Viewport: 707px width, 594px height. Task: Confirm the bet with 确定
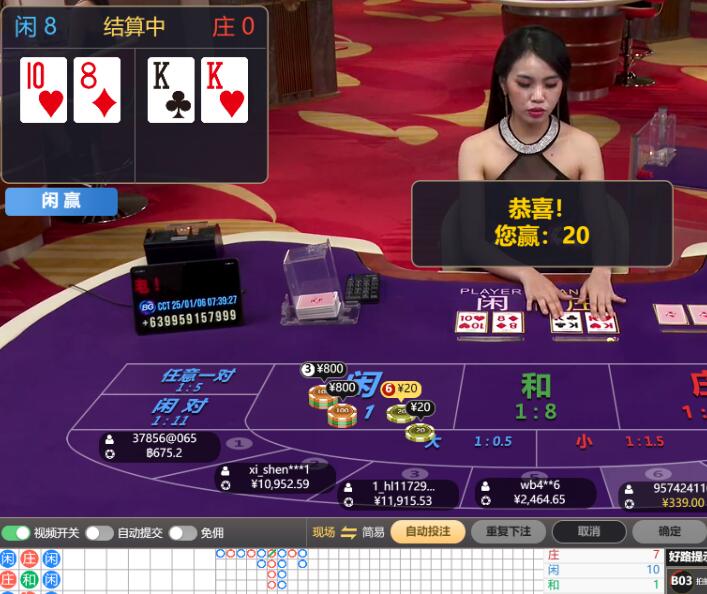pyautogui.click(x=669, y=532)
